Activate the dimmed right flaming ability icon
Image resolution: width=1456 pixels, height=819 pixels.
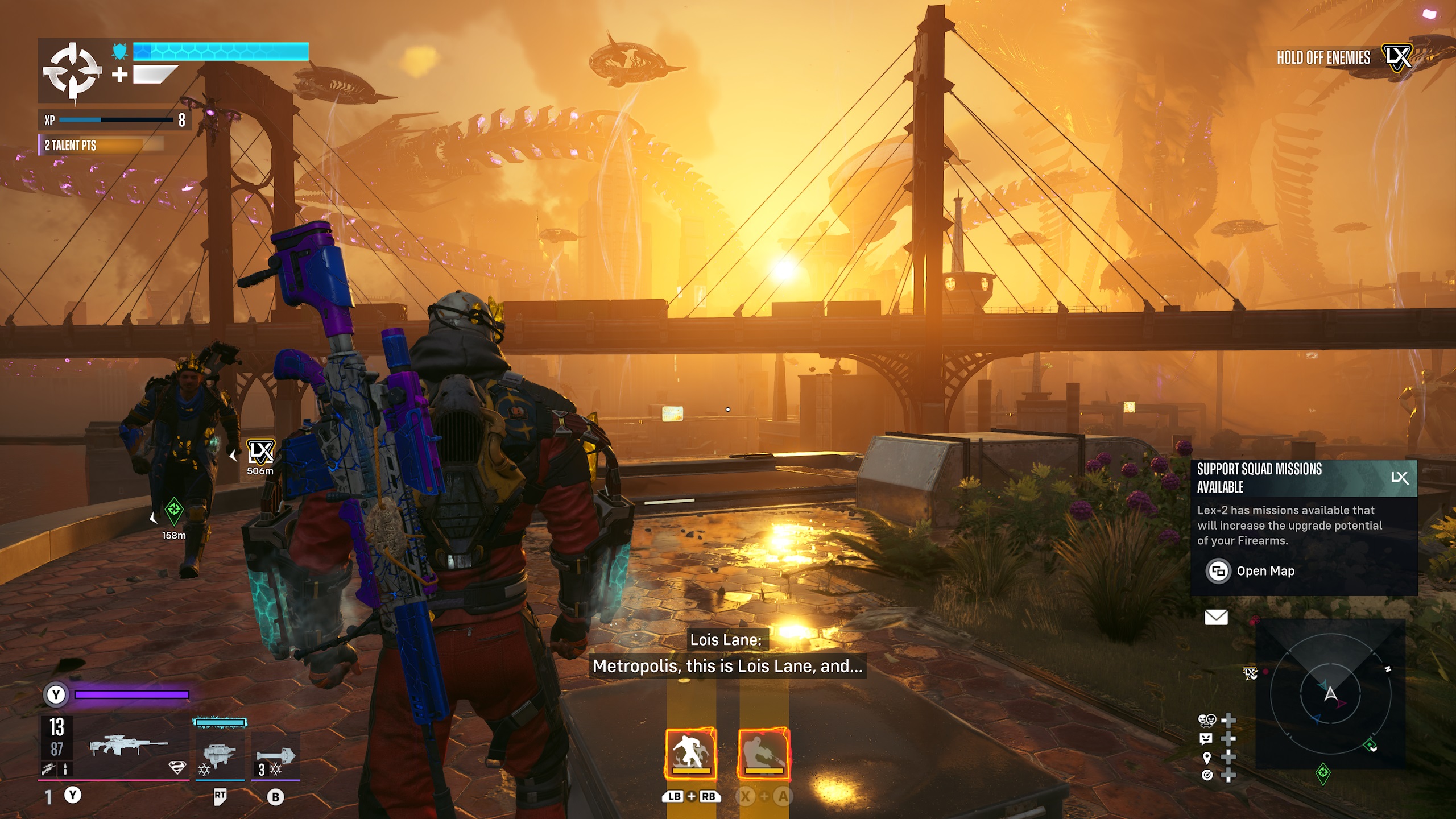(x=763, y=754)
